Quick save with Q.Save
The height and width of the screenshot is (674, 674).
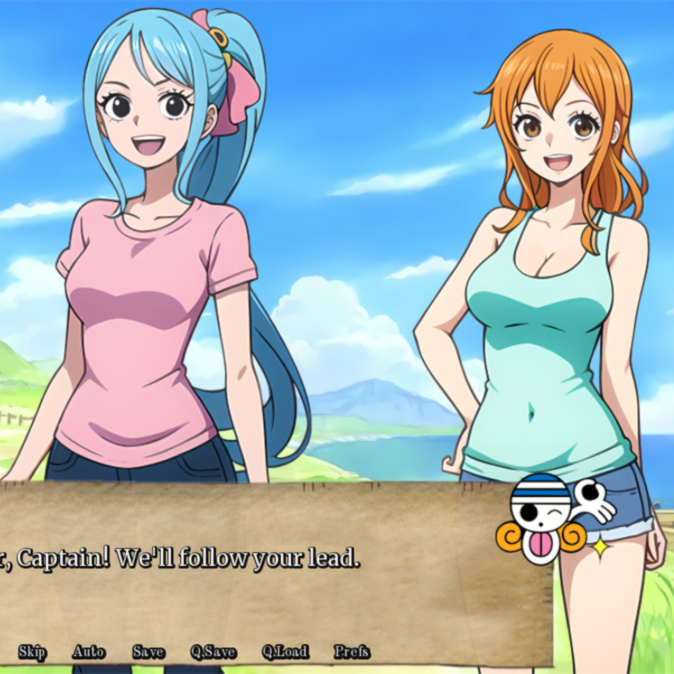pyautogui.click(x=213, y=652)
